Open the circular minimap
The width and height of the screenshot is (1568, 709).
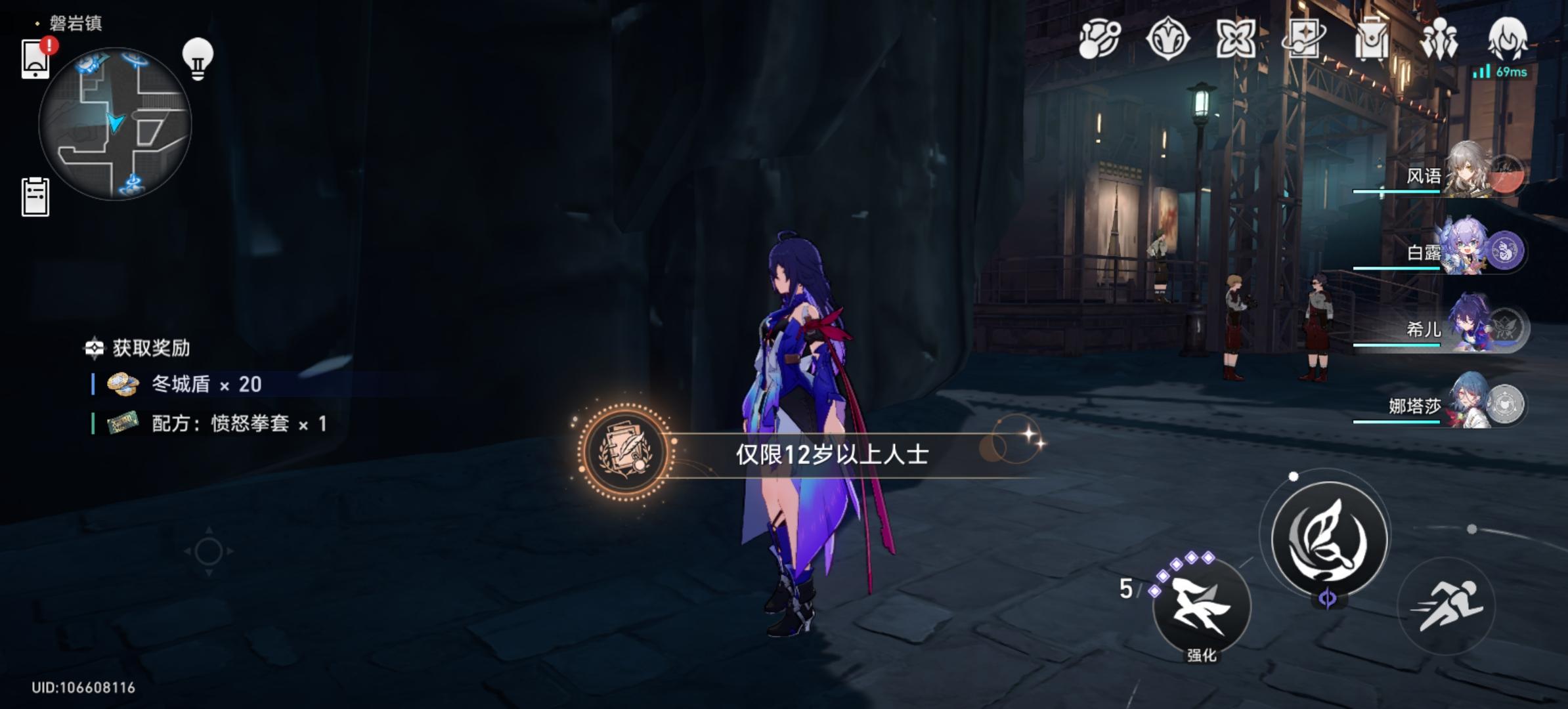(x=115, y=123)
